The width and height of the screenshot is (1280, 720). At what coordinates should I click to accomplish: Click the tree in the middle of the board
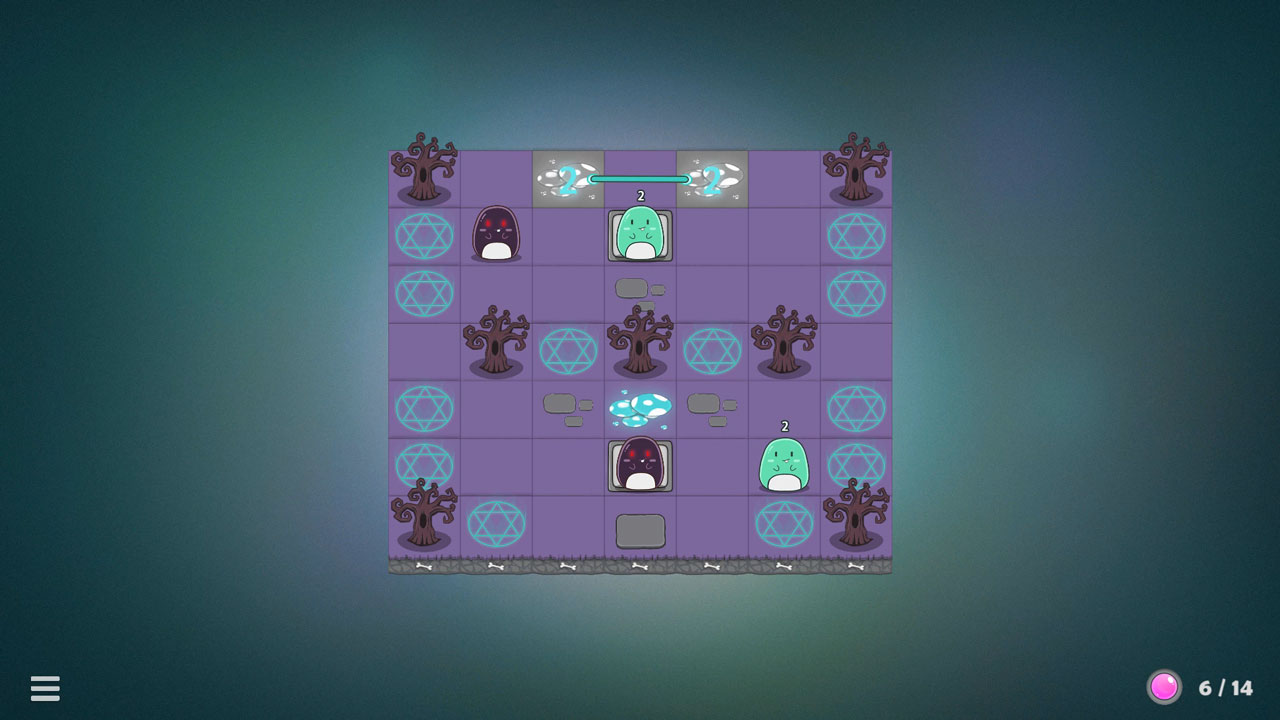click(640, 340)
